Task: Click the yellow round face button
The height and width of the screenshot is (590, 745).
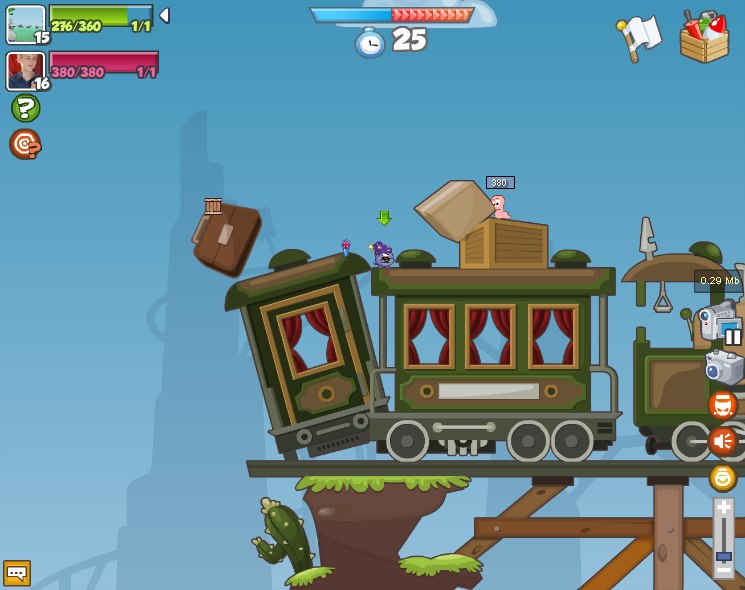Action: point(722,477)
